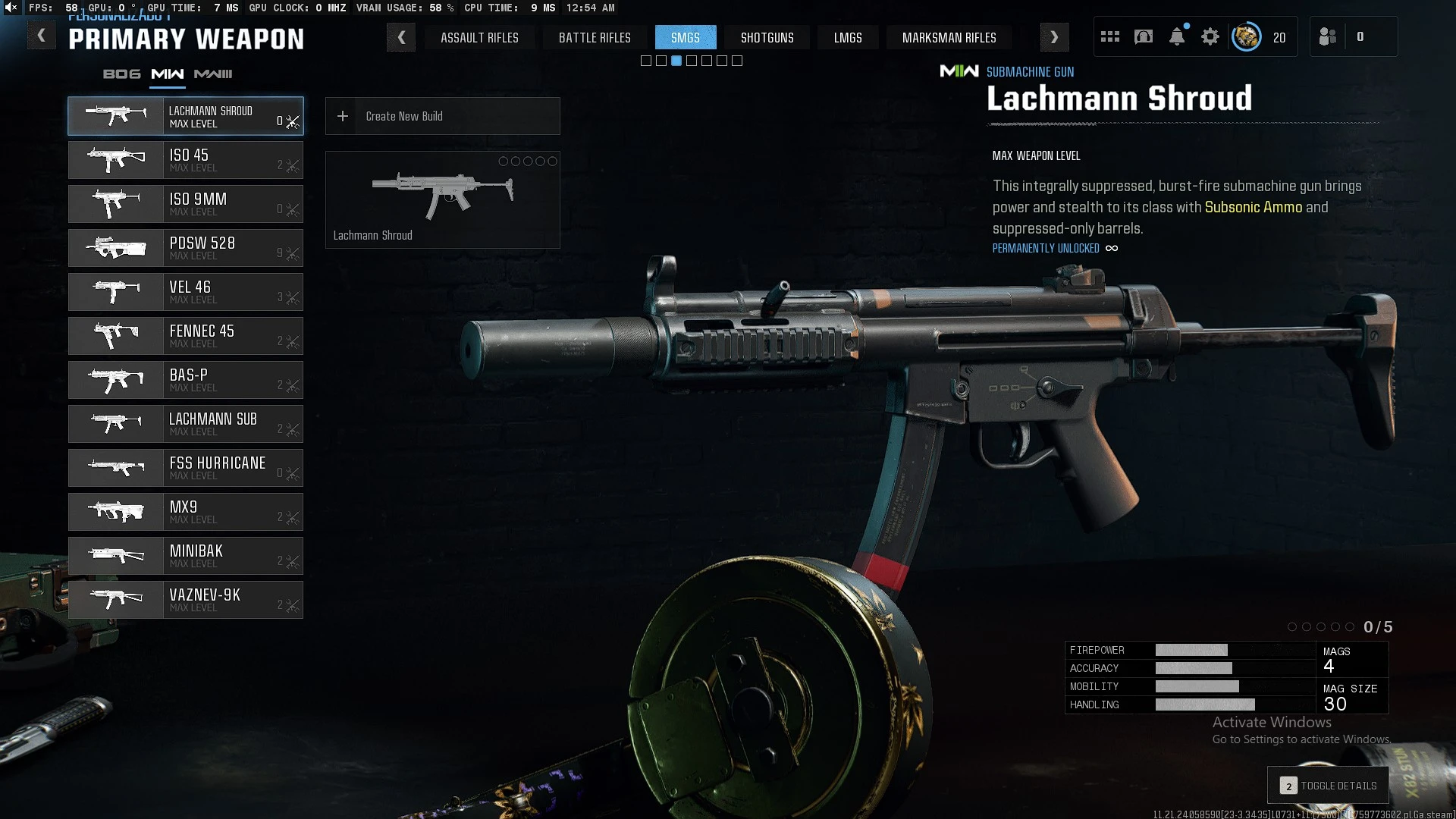Select the VEL 46 weapon row
Screen dimensions: 1456x819
[x=186, y=292]
